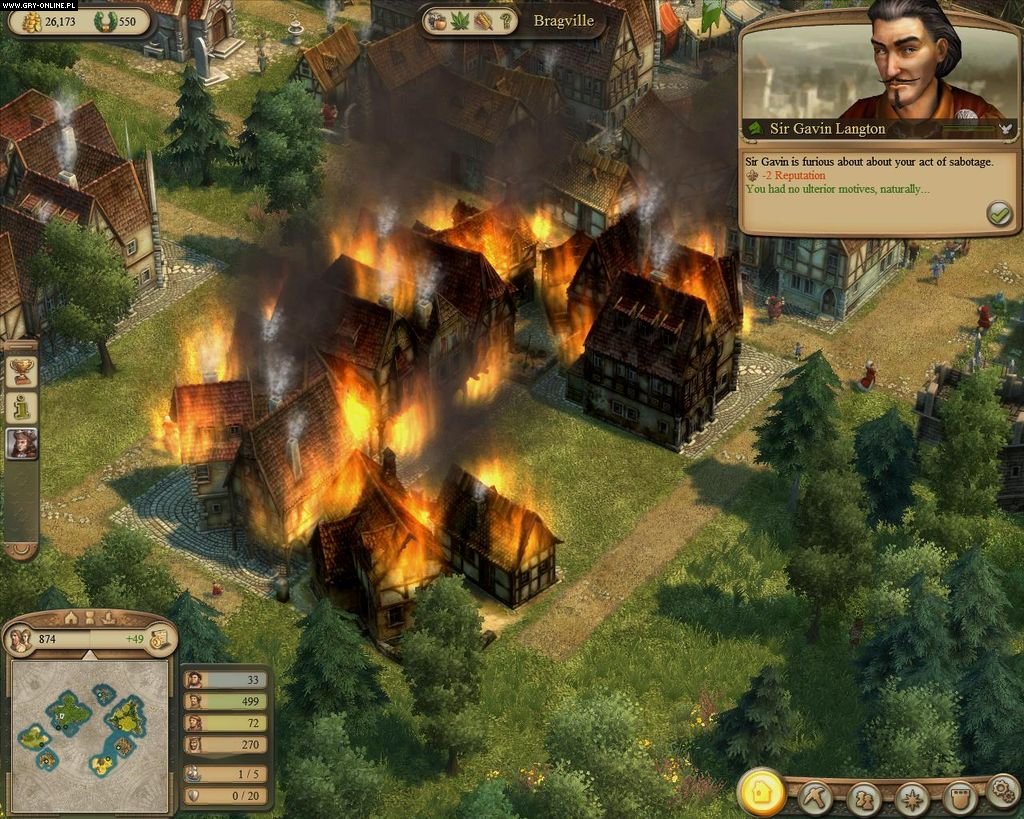Select the character portrait in left sidebar
Viewport: 1024px width, 819px height.
pos(20,443)
